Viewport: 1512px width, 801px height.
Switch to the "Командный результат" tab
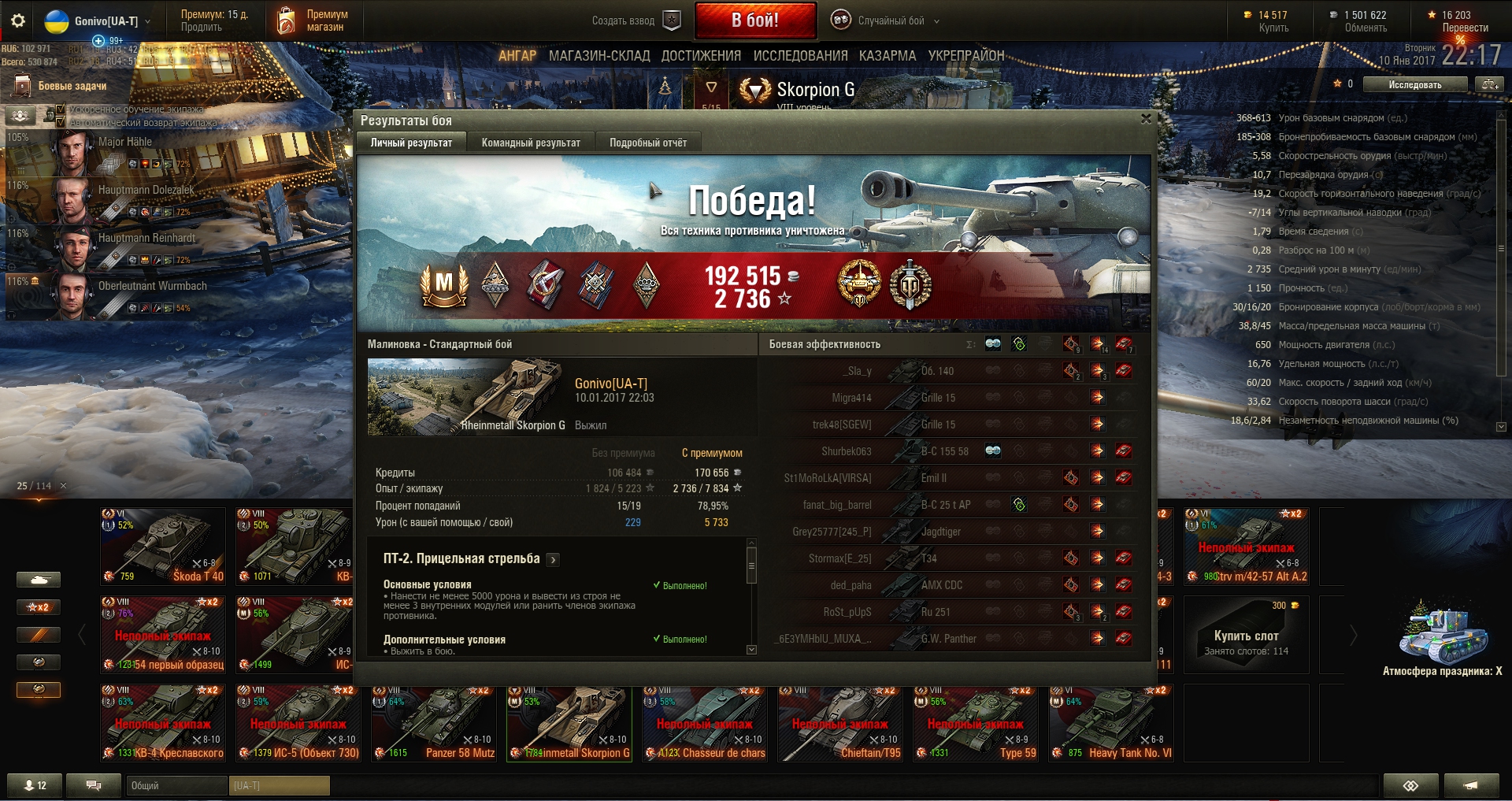(x=531, y=143)
